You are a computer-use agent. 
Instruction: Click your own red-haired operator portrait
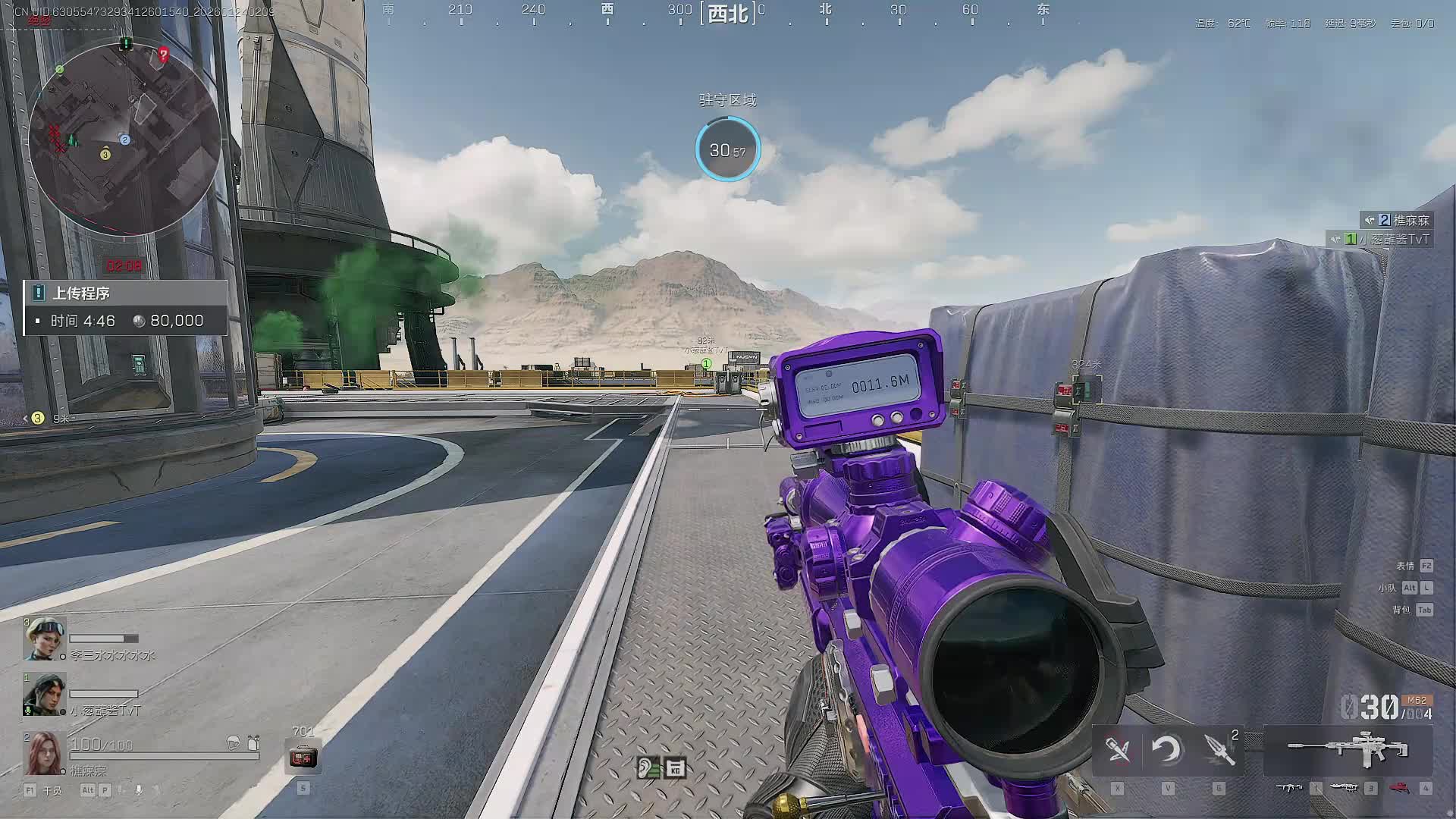[44, 752]
